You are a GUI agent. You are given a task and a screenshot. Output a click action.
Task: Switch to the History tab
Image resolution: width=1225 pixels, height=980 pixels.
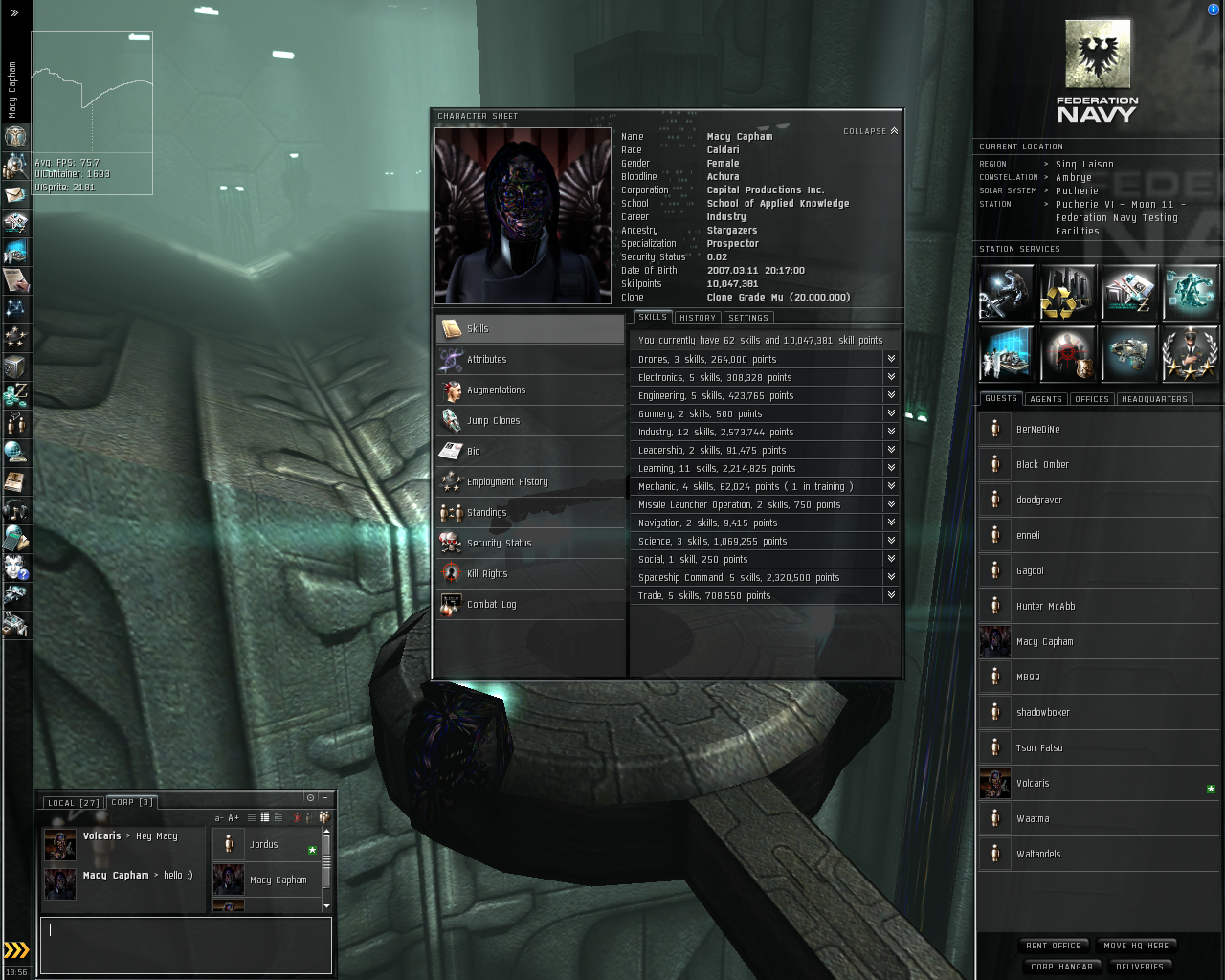click(x=698, y=318)
